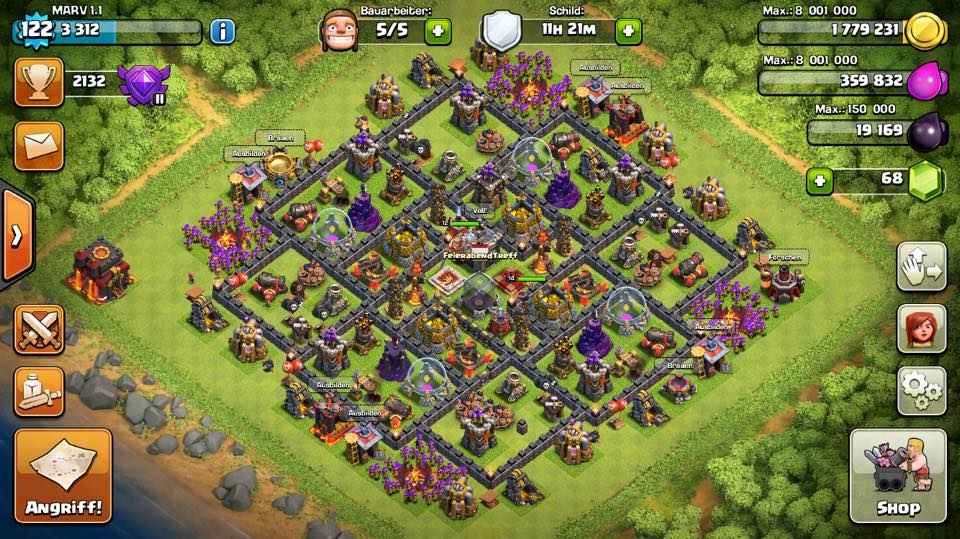Open the inbox envelope messages
This screenshot has width=960, height=539.
[39, 146]
